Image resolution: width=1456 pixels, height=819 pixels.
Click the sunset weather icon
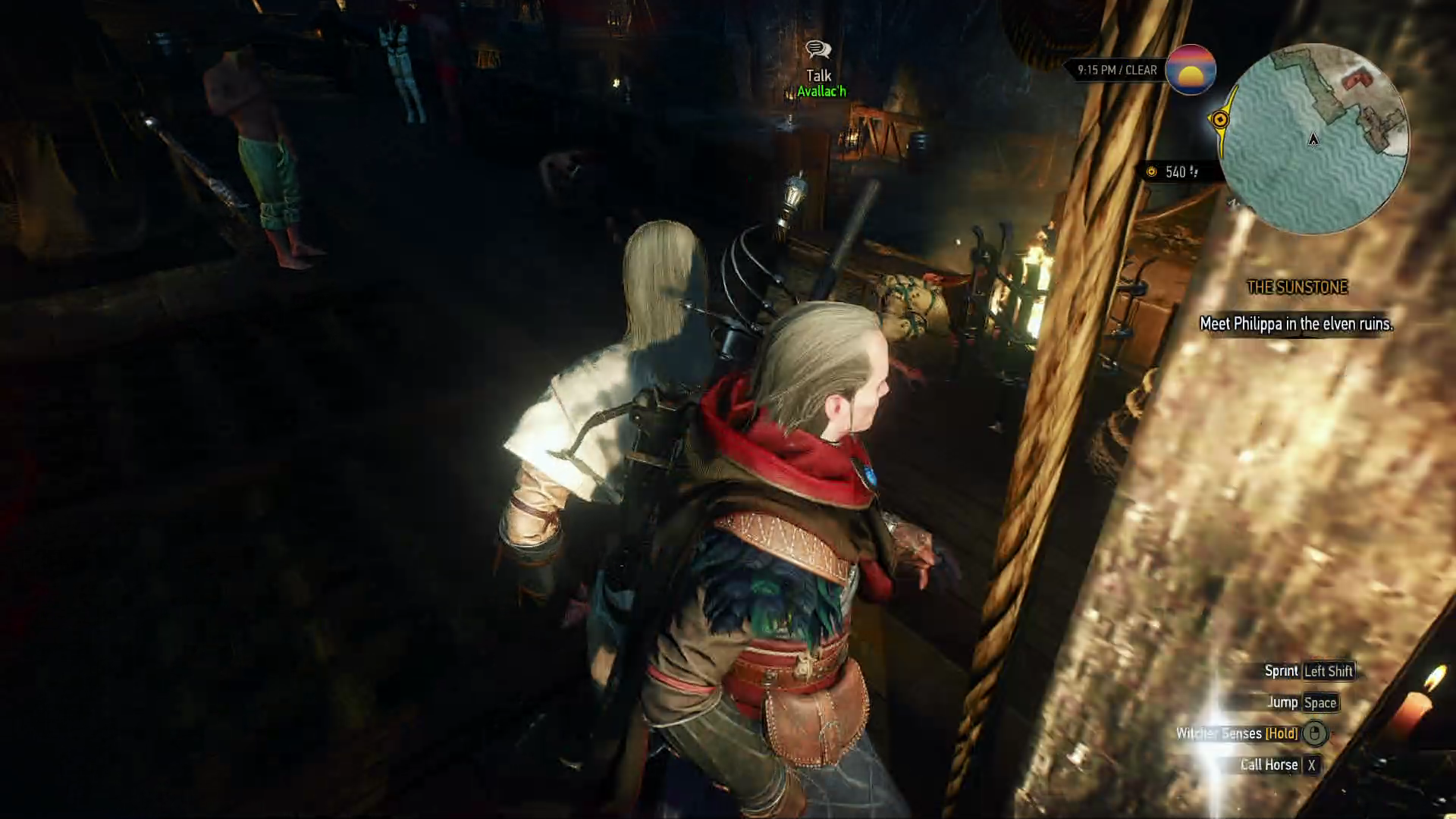pos(1190,70)
